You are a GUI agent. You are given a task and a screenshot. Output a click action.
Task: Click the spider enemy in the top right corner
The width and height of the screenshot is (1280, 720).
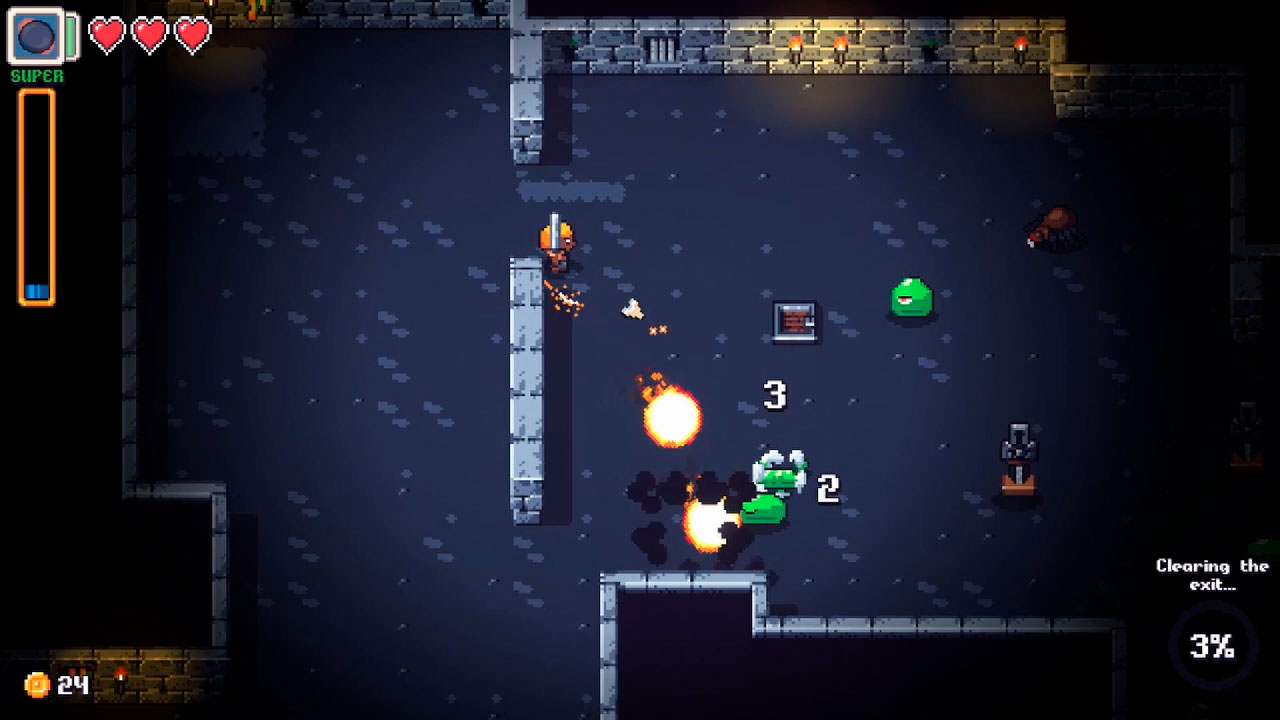pos(1053,230)
